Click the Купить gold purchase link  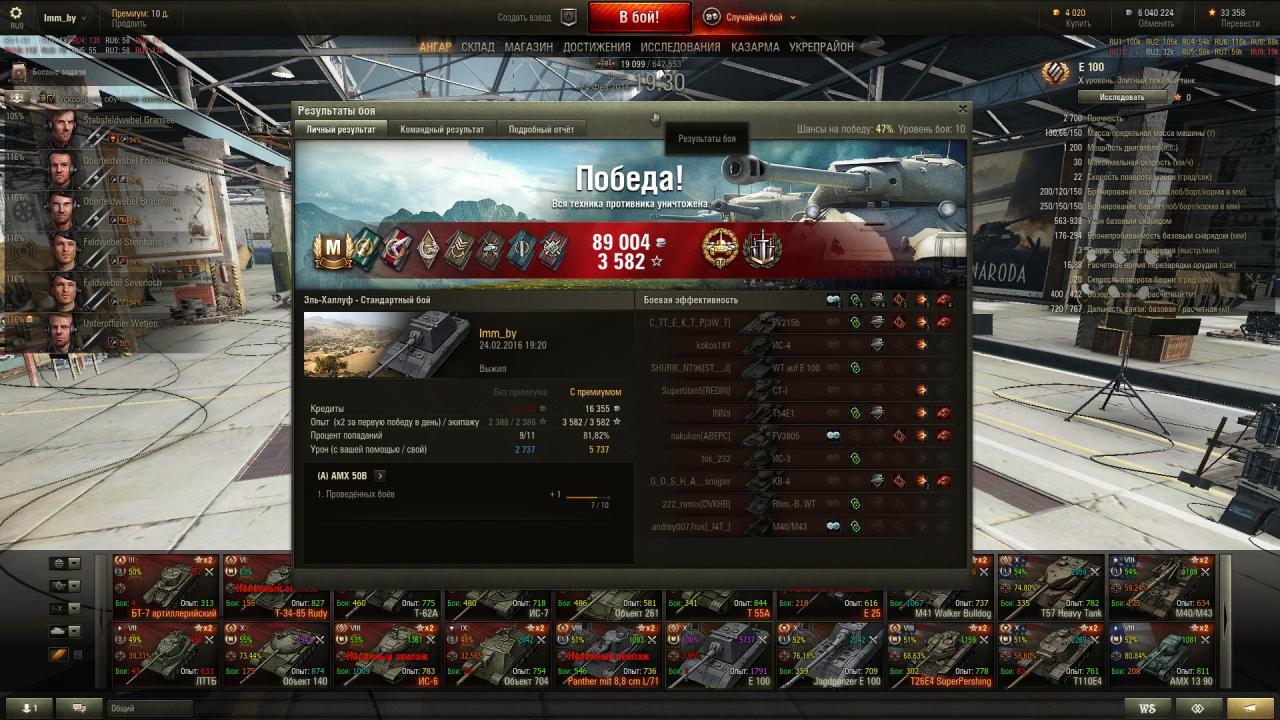coord(1078,23)
